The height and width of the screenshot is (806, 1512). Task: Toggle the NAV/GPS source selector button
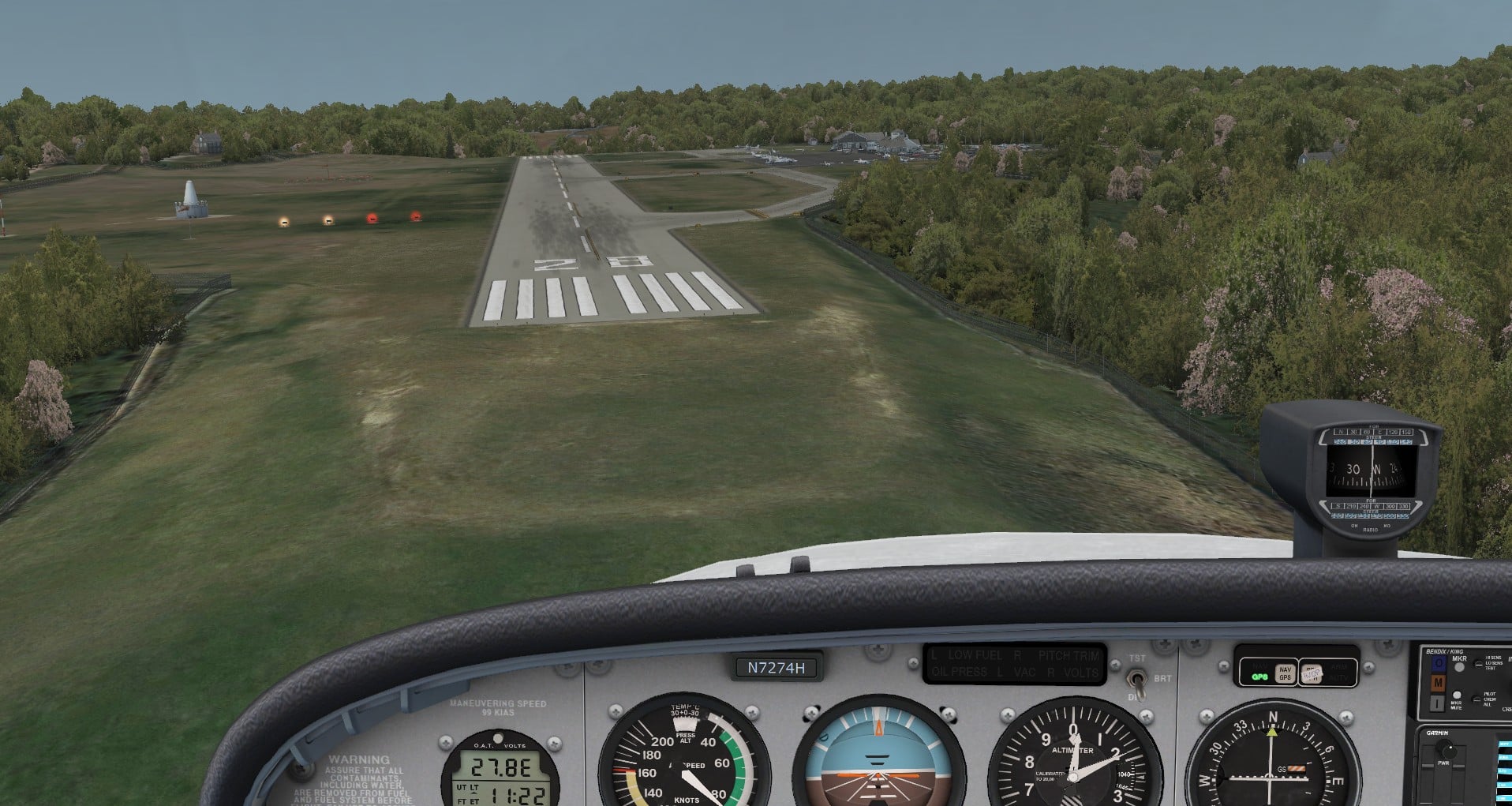click(1285, 673)
